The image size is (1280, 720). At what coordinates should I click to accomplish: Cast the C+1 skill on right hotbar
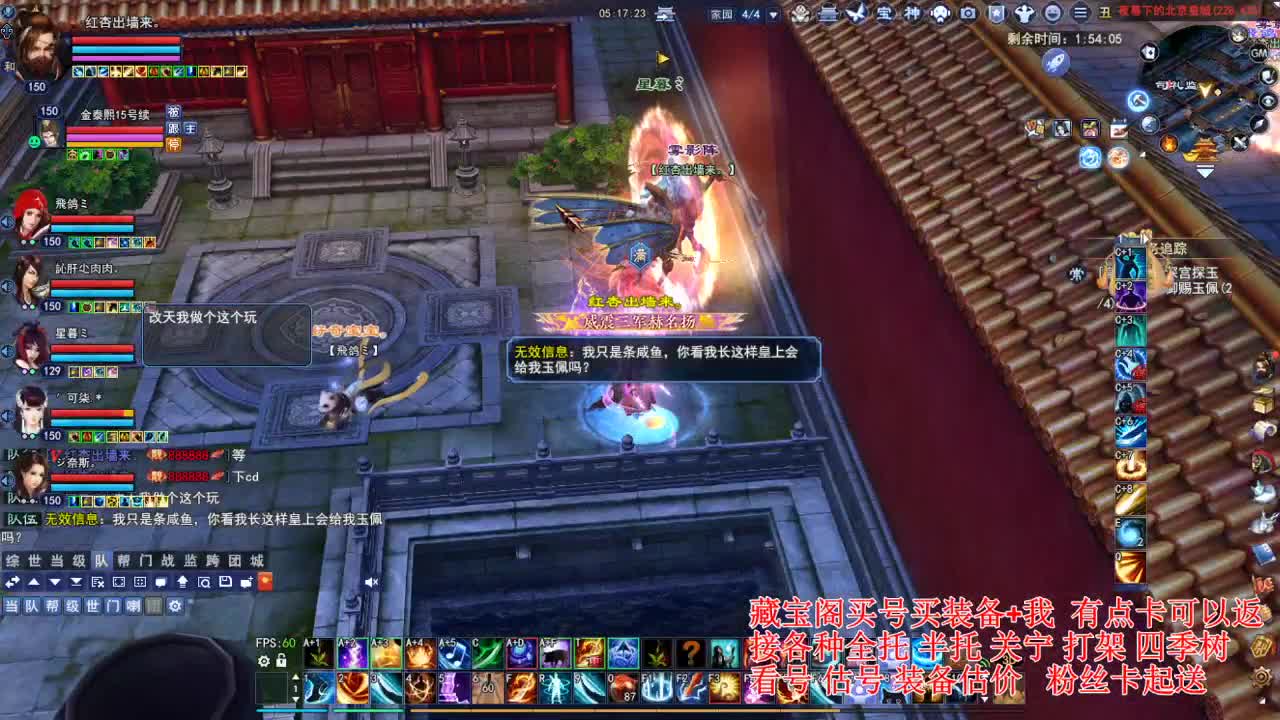click(1130, 263)
